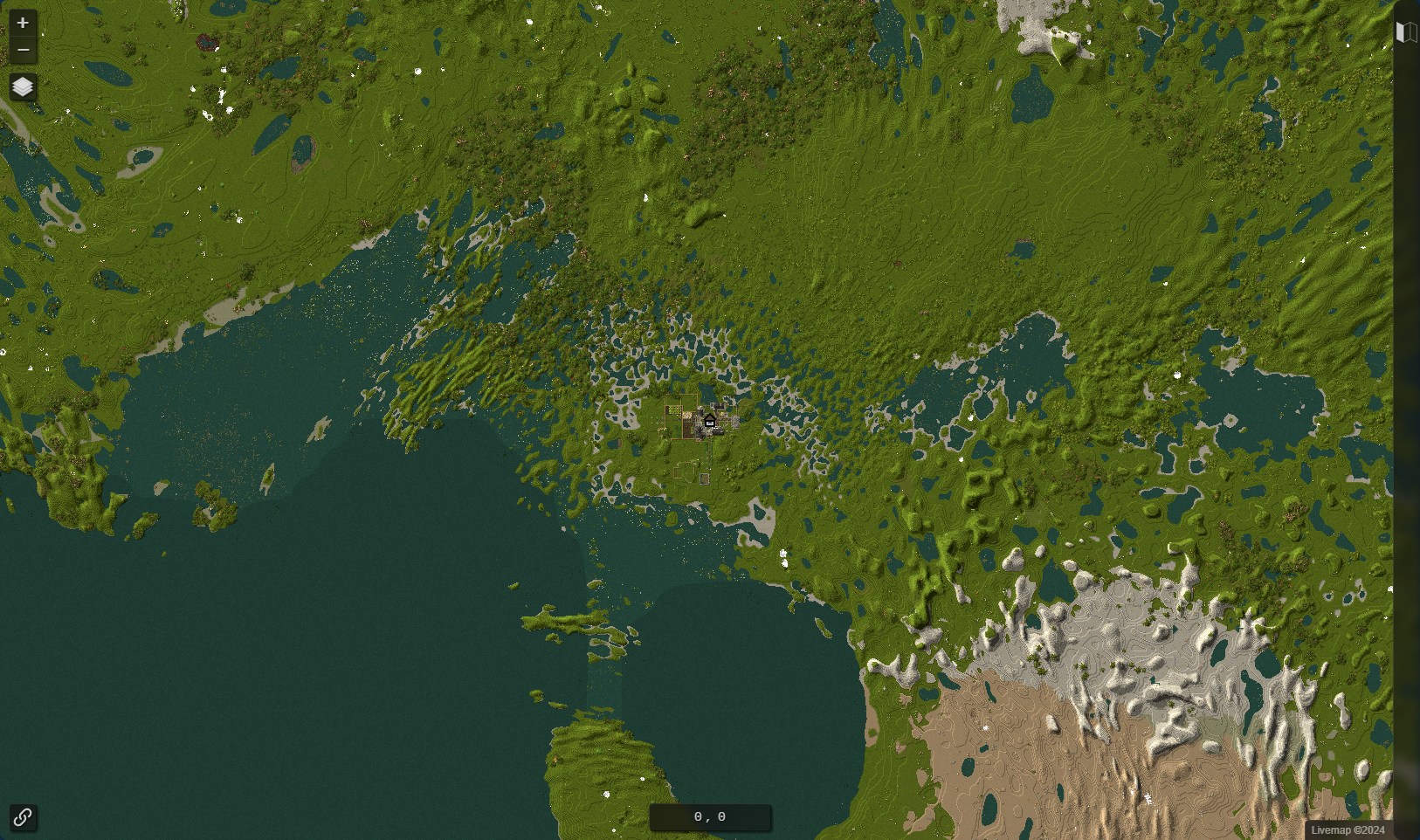1420x840 pixels.
Task: Click the walled farmland west of spawn
Action: 673,410
